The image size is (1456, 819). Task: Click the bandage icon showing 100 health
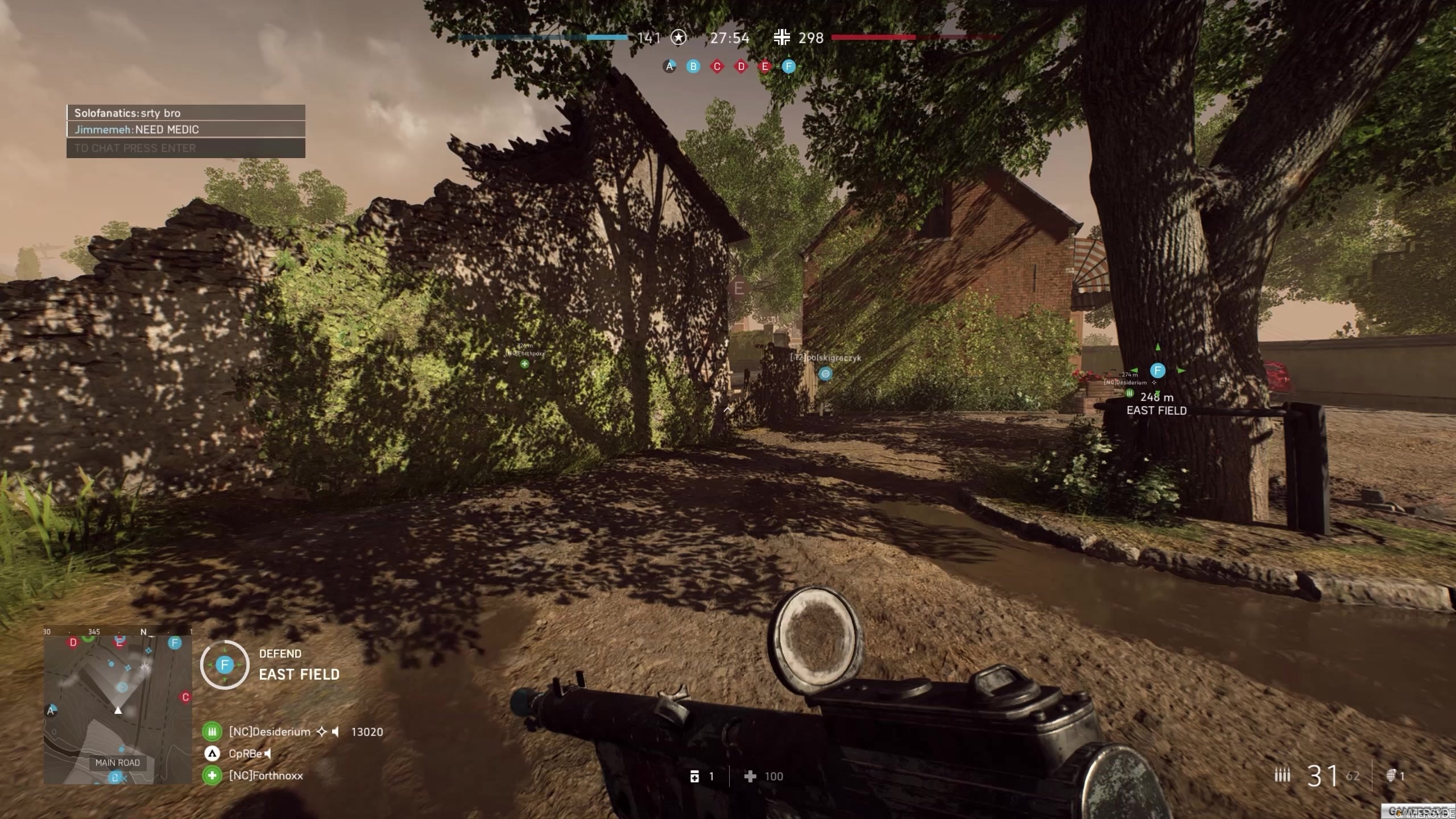point(752,776)
